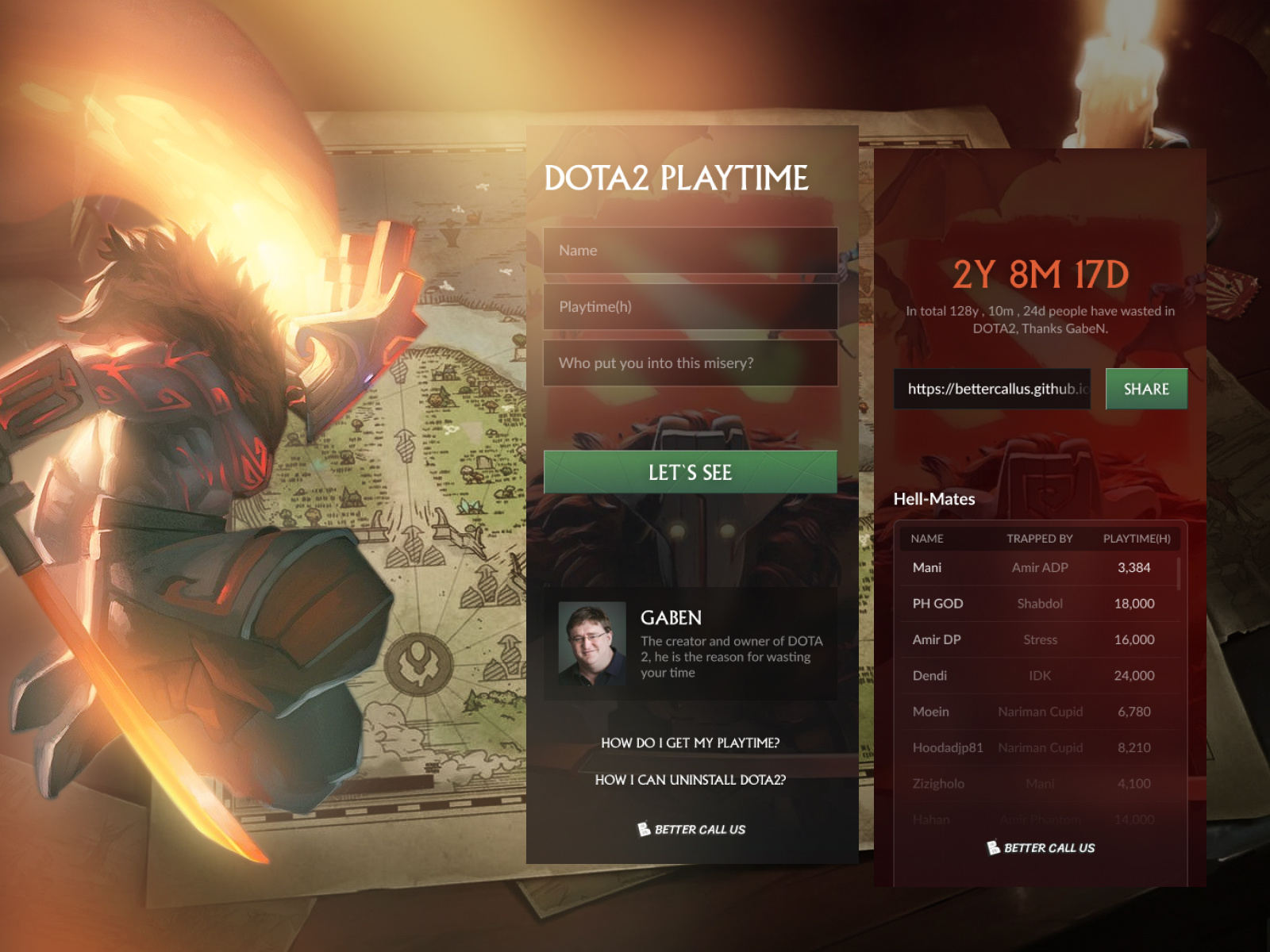The height and width of the screenshot is (952, 1270).
Task: Click the Playtime(h) input field
Action: pos(689,306)
